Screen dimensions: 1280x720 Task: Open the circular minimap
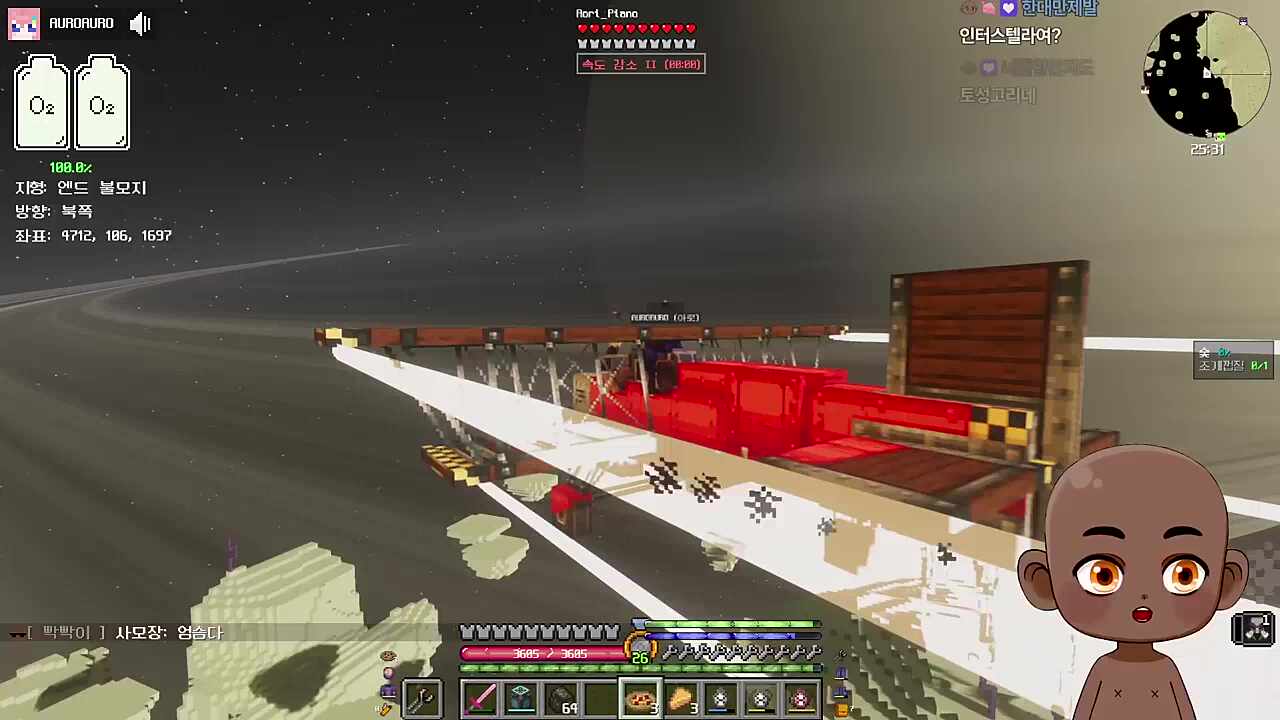pyautogui.click(x=1207, y=75)
